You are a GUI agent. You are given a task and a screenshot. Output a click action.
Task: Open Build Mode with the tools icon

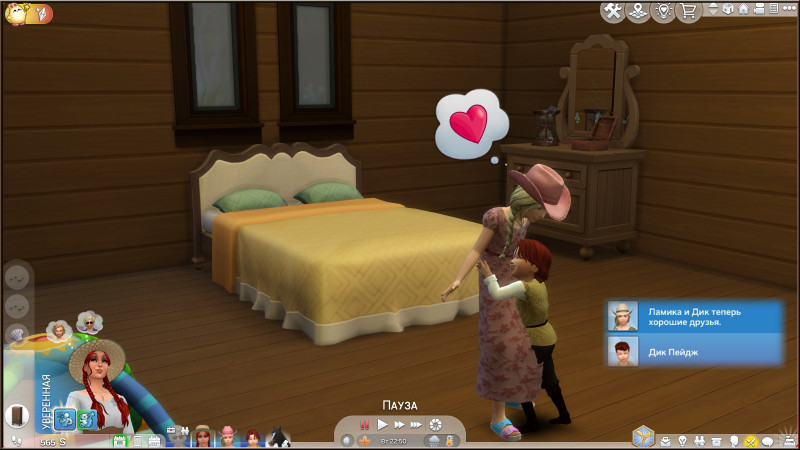point(612,11)
